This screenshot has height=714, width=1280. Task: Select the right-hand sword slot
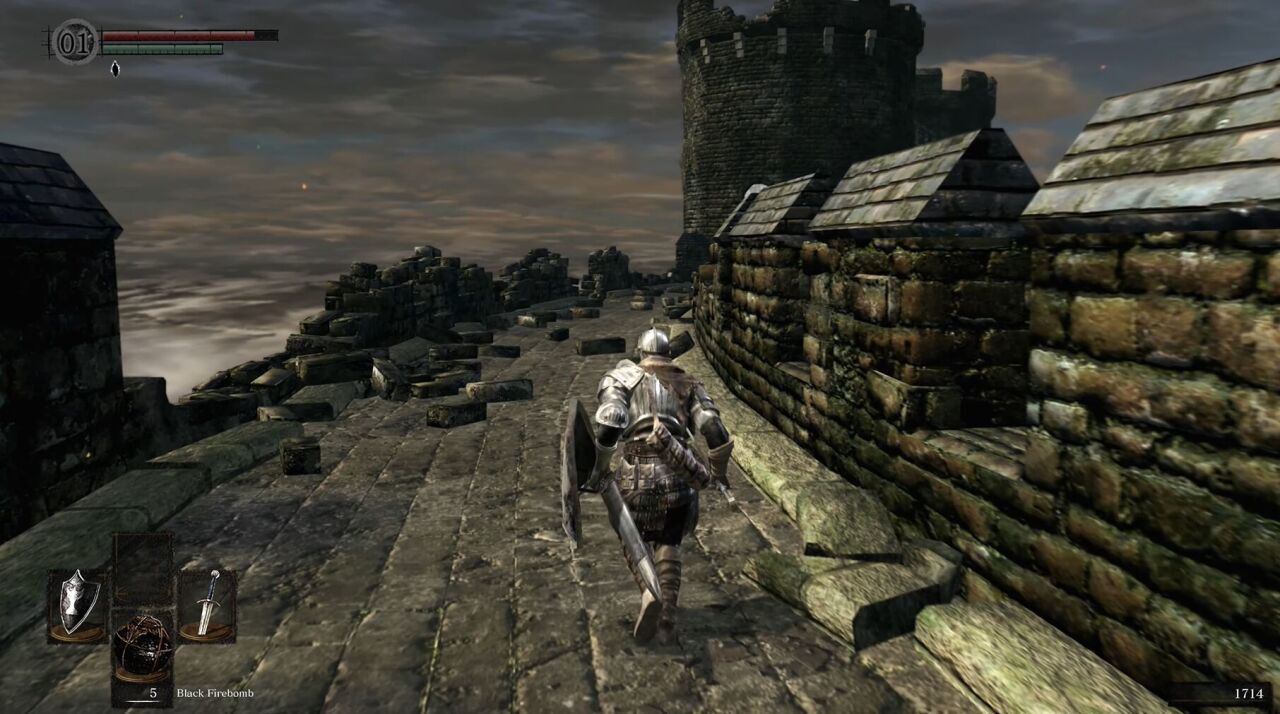pos(207,605)
